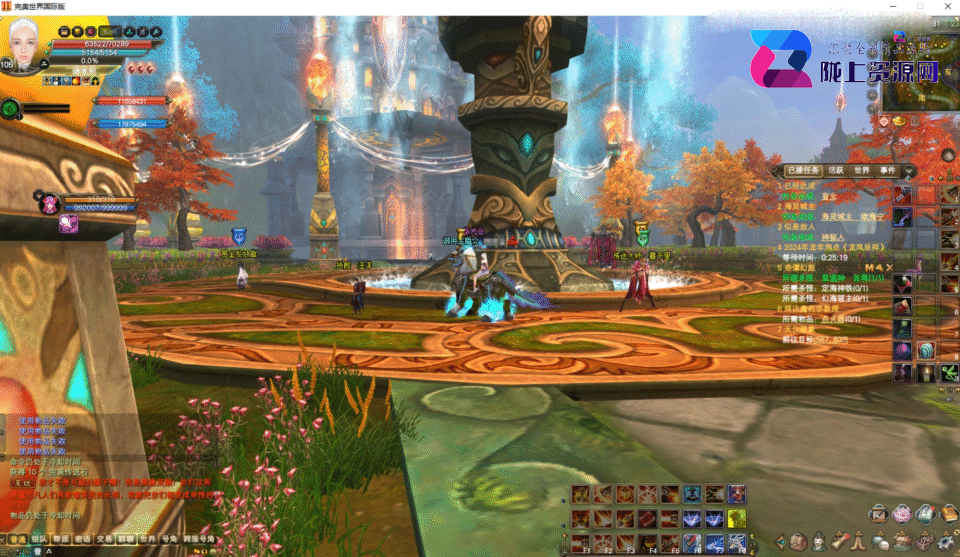Use the skill in the F1 hotbar slot
The width and height of the screenshot is (960, 557).
(581, 543)
